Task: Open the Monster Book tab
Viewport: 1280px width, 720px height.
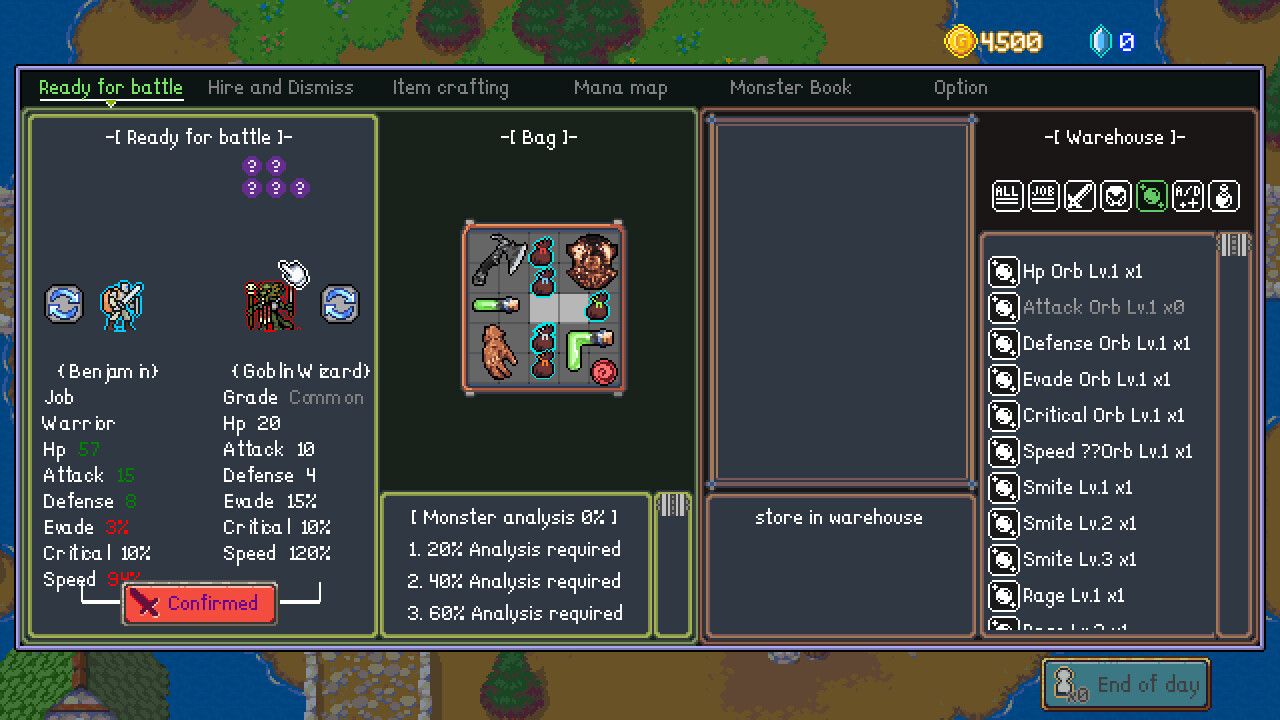Action: (790, 87)
